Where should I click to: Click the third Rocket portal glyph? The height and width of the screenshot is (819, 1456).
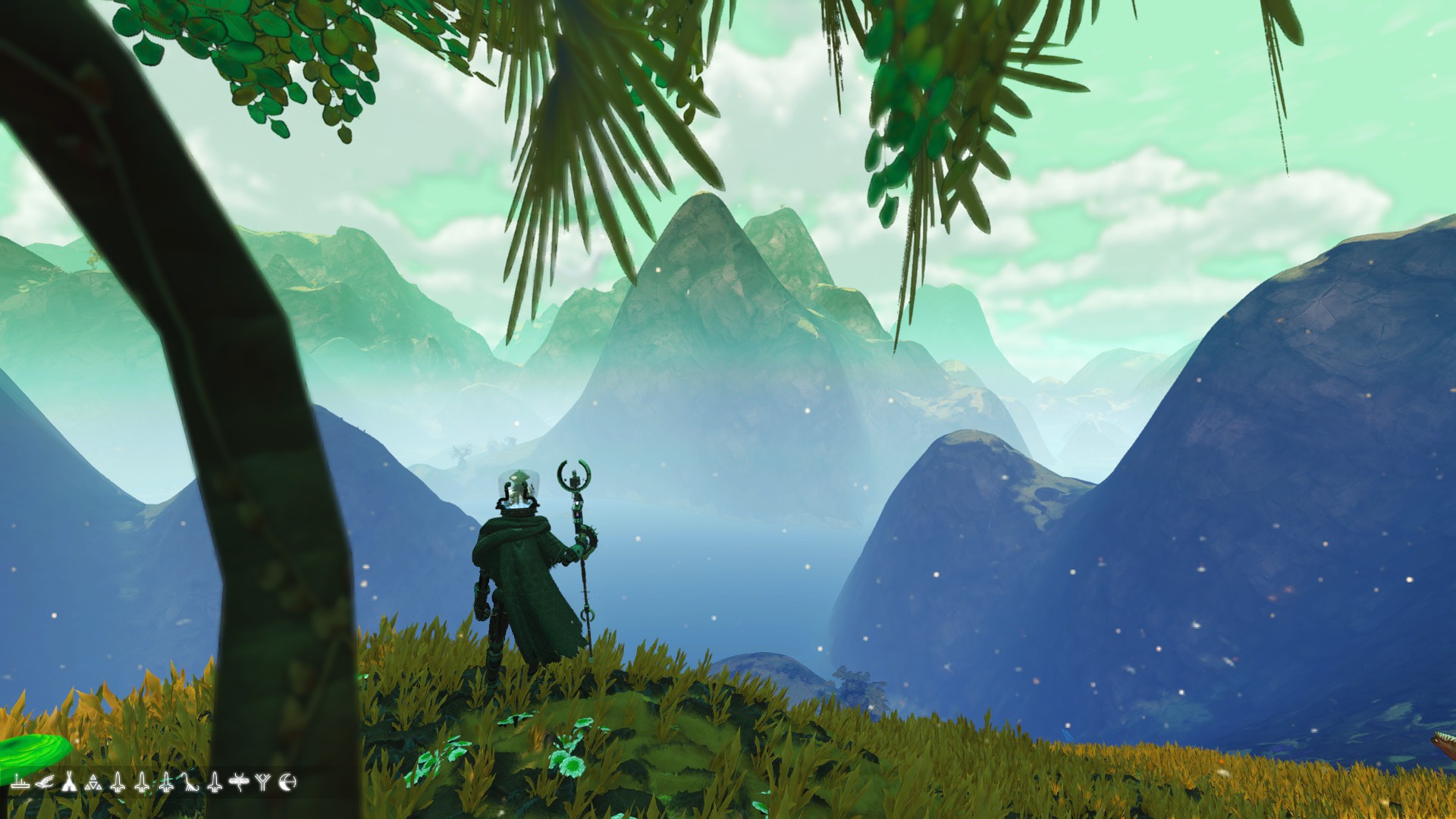click(x=166, y=783)
